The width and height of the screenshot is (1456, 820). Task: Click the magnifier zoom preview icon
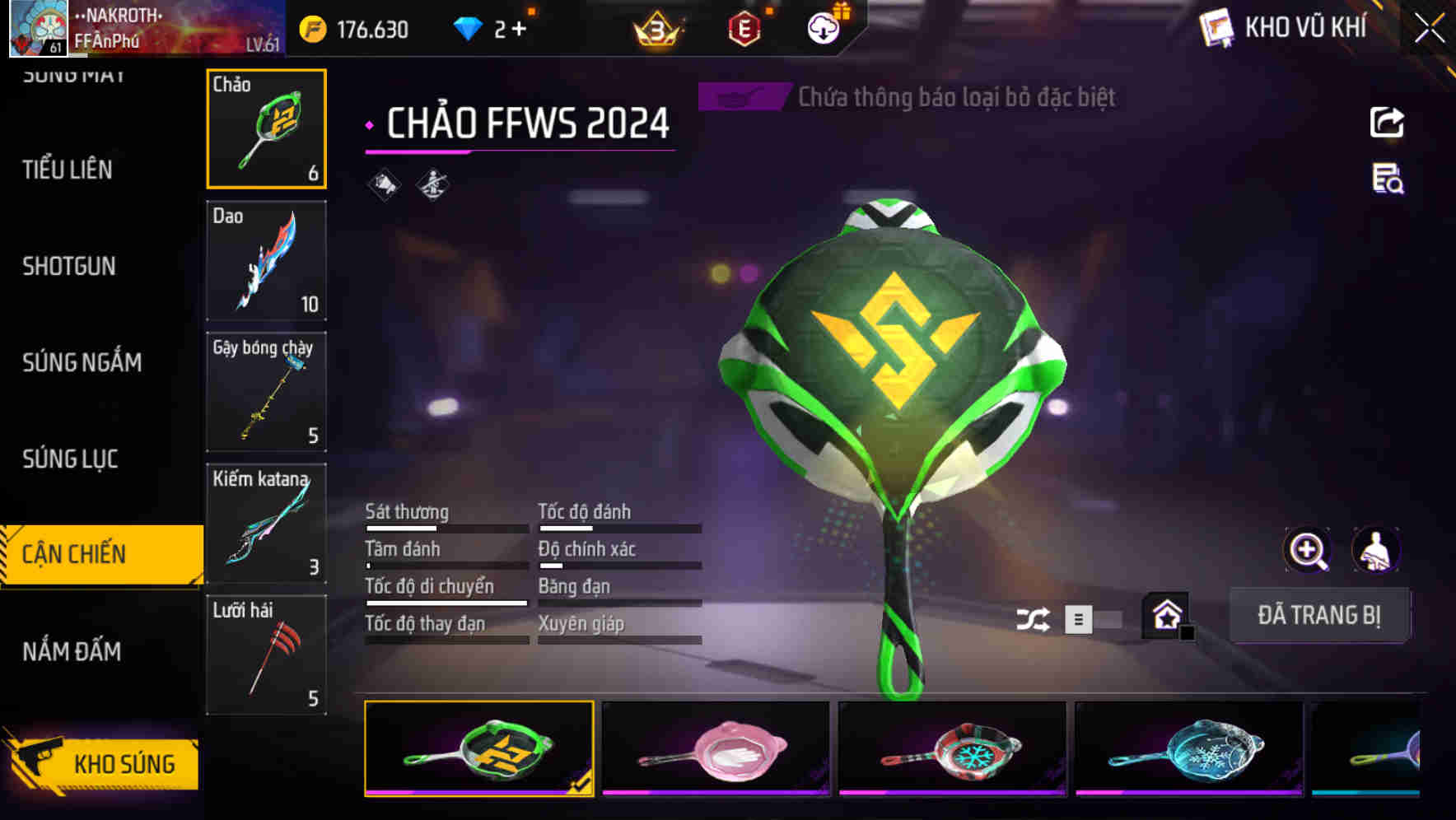coord(1307,550)
